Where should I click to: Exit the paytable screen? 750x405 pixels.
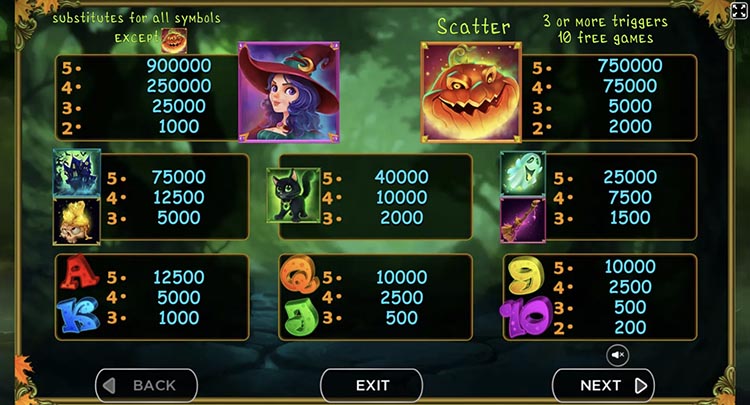coord(372,385)
